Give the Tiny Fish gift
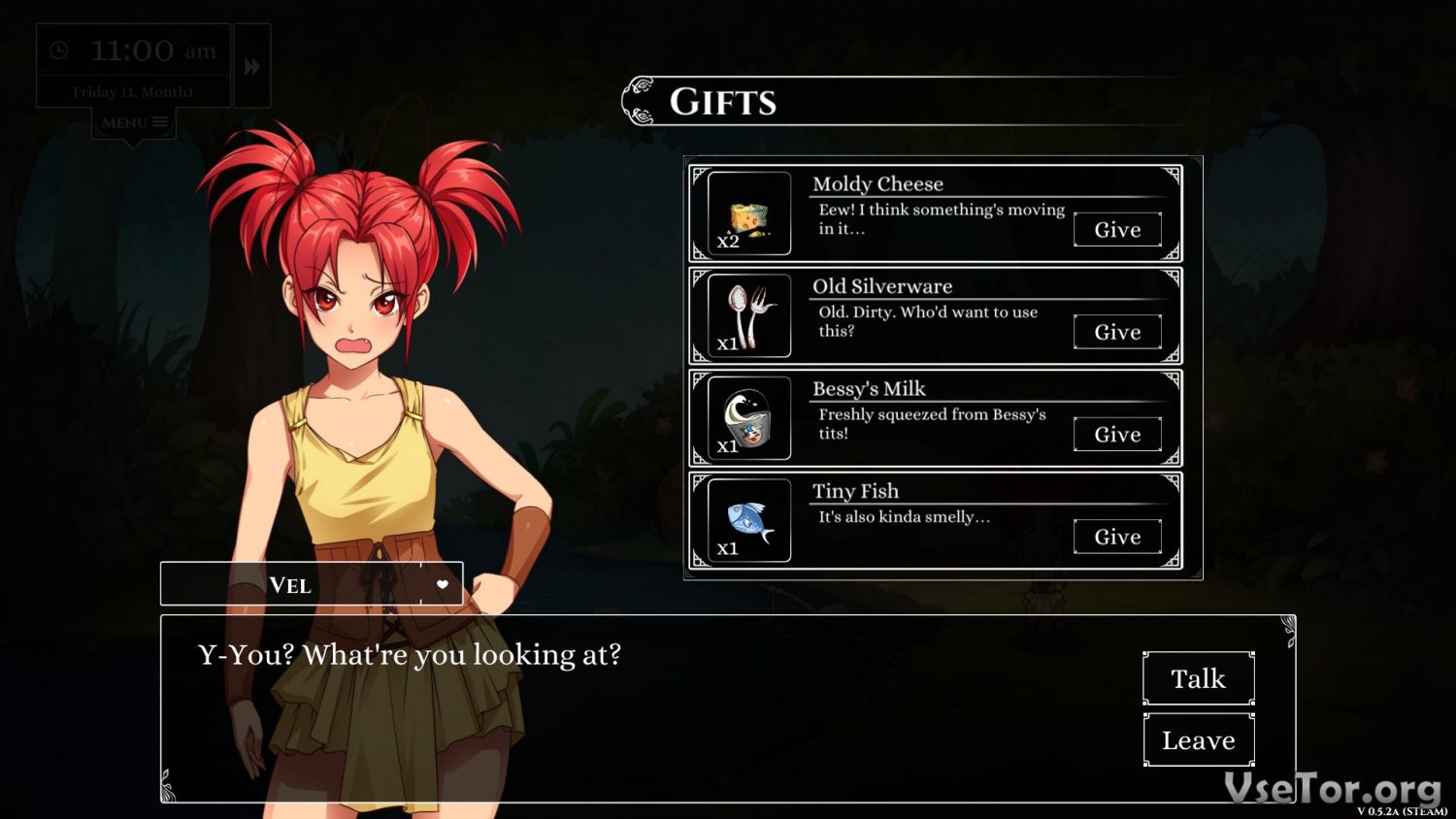The width and height of the screenshot is (1456, 819). click(1117, 537)
